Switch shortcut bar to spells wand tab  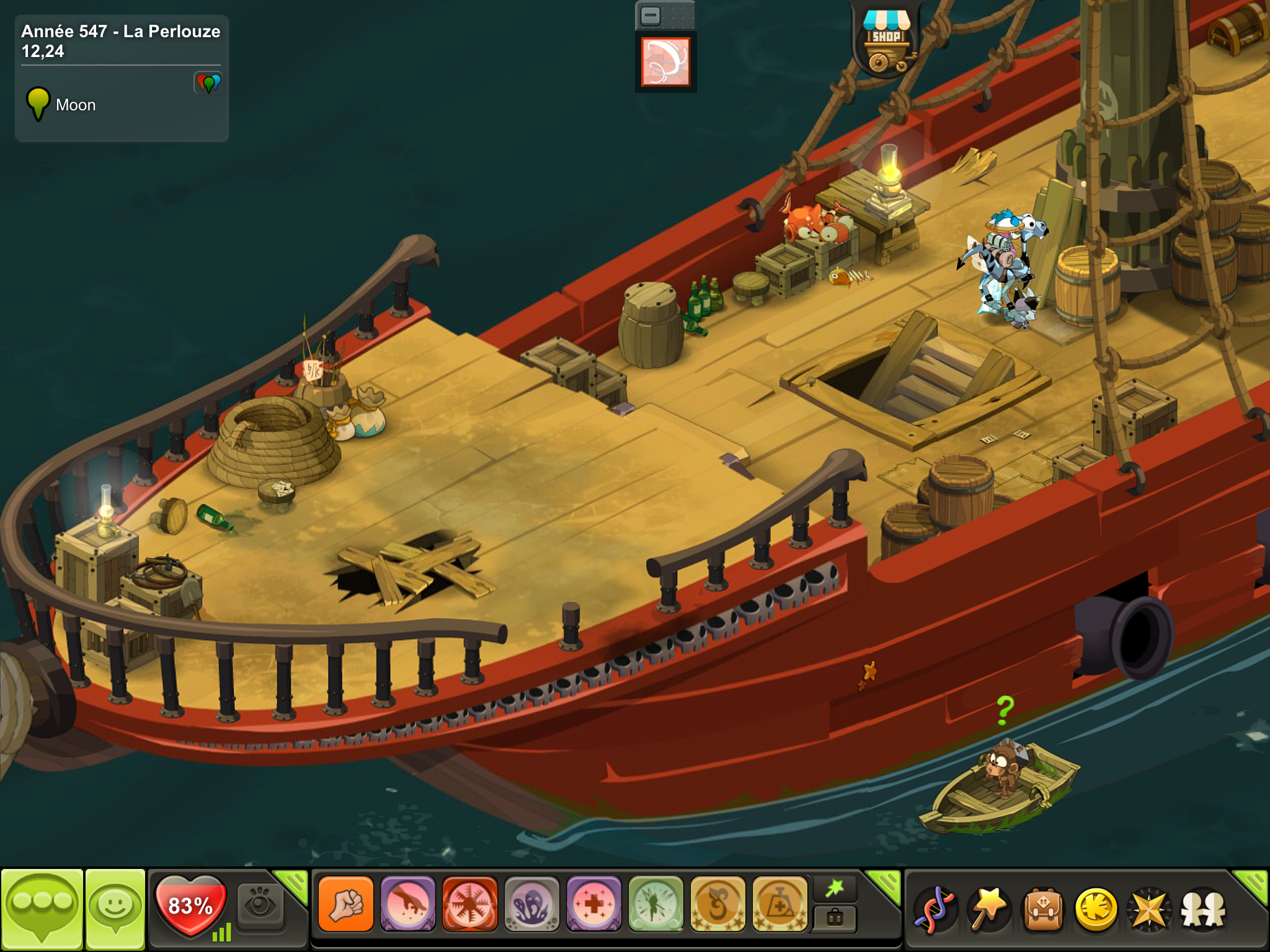pyautogui.click(x=835, y=889)
